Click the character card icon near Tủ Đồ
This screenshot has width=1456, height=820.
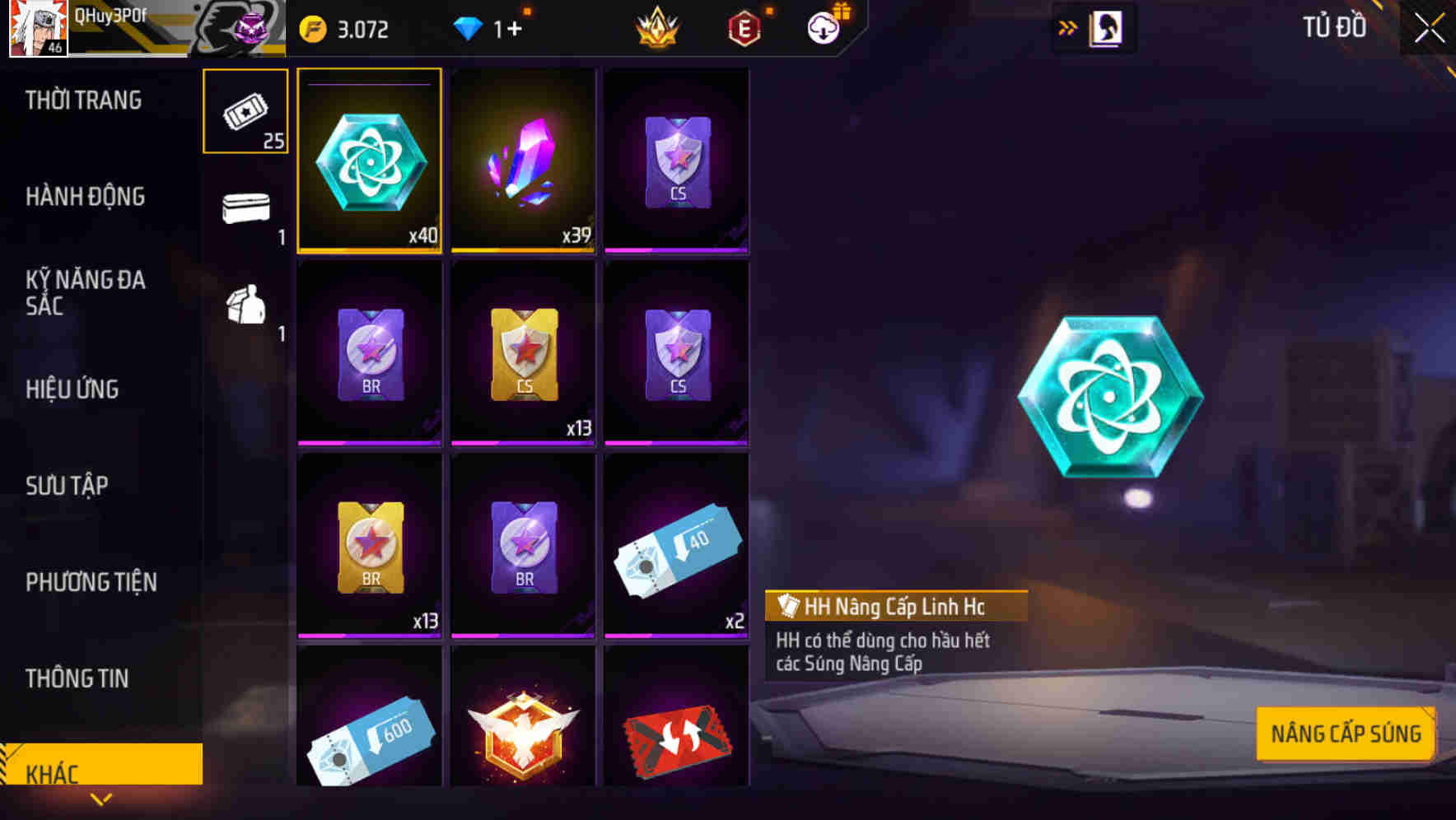pos(1107,27)
